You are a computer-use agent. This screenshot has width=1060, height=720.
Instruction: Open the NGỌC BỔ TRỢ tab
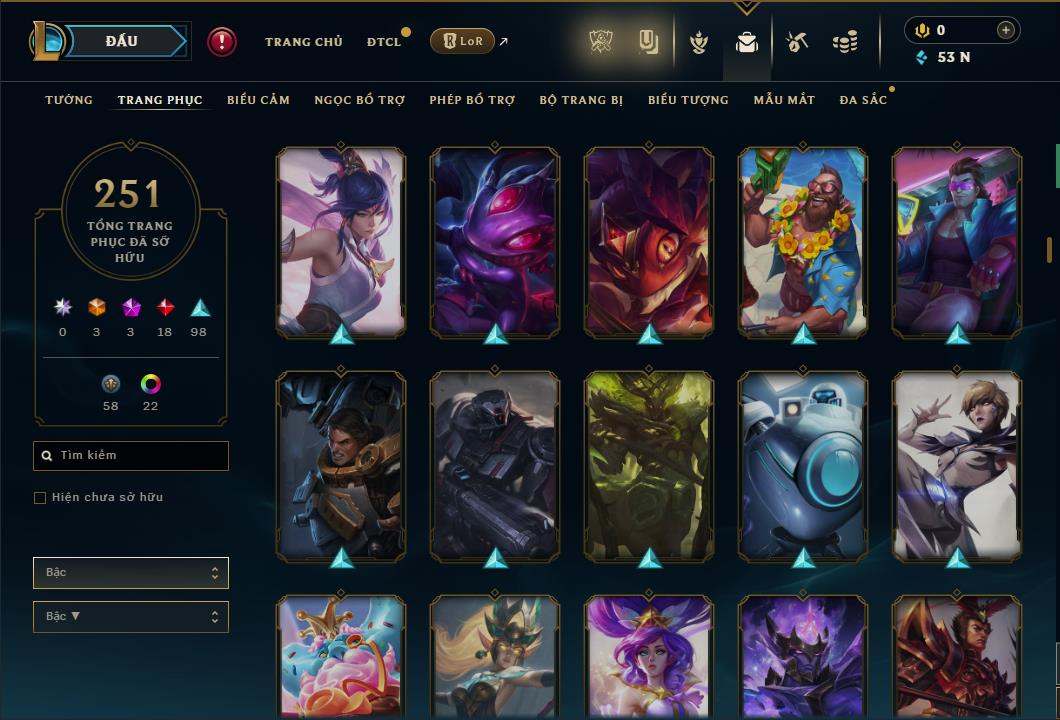click(359, 100)
